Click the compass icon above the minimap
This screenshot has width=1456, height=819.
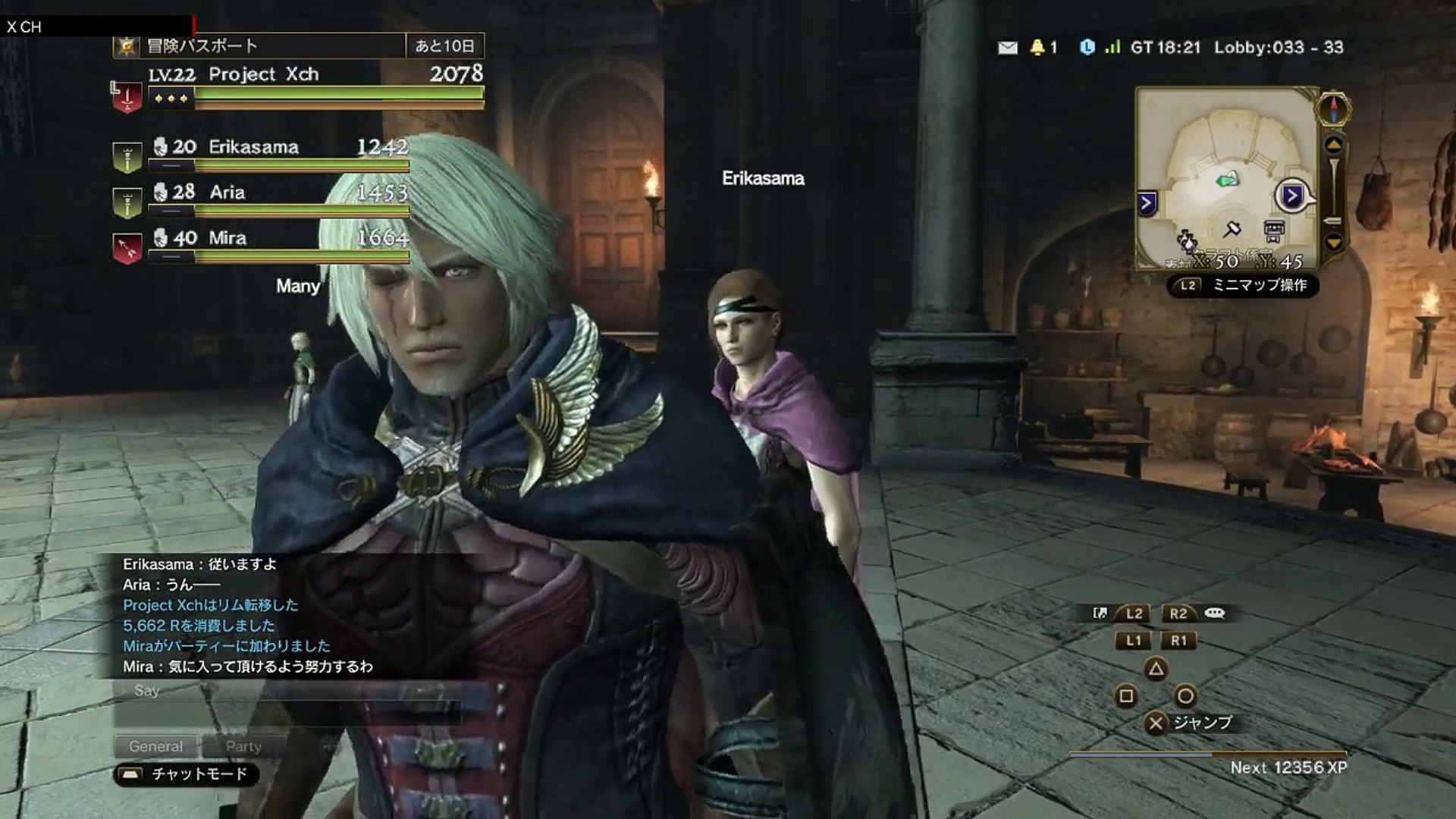tap(1334, 108)
